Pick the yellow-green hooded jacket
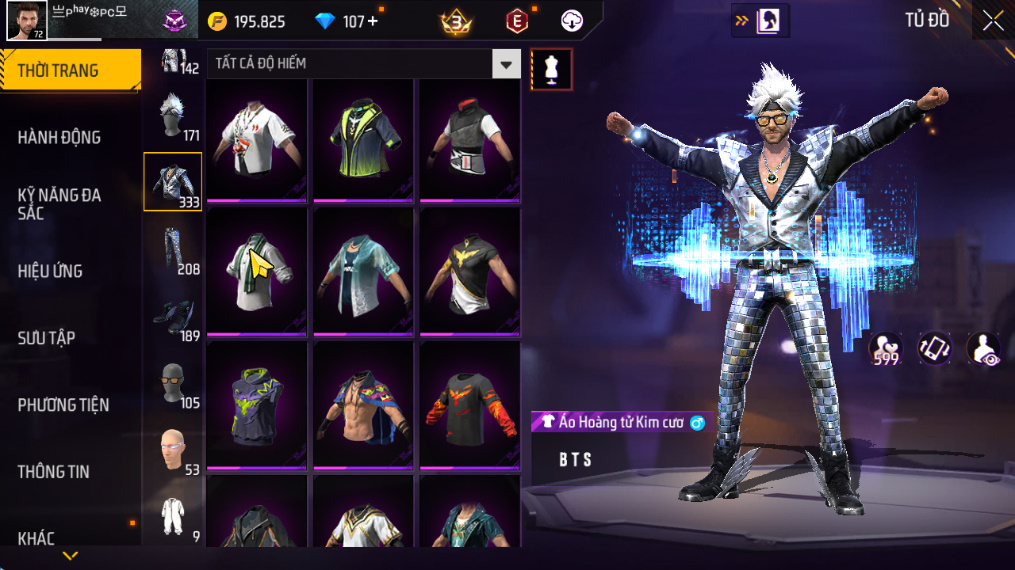This screenshot has height=570, width=1015. [363, 138]
